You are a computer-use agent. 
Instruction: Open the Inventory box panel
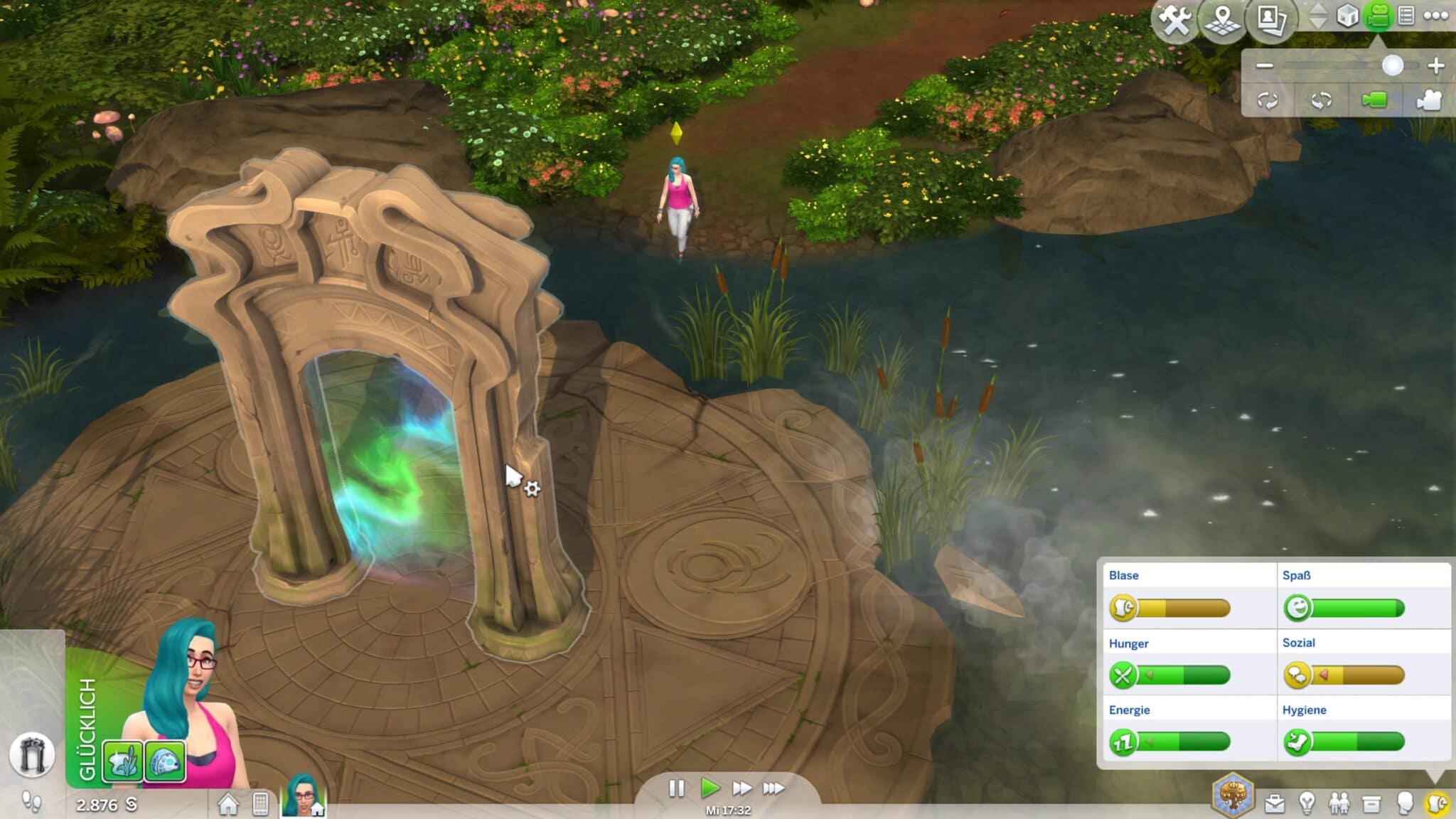(1371, 804)
